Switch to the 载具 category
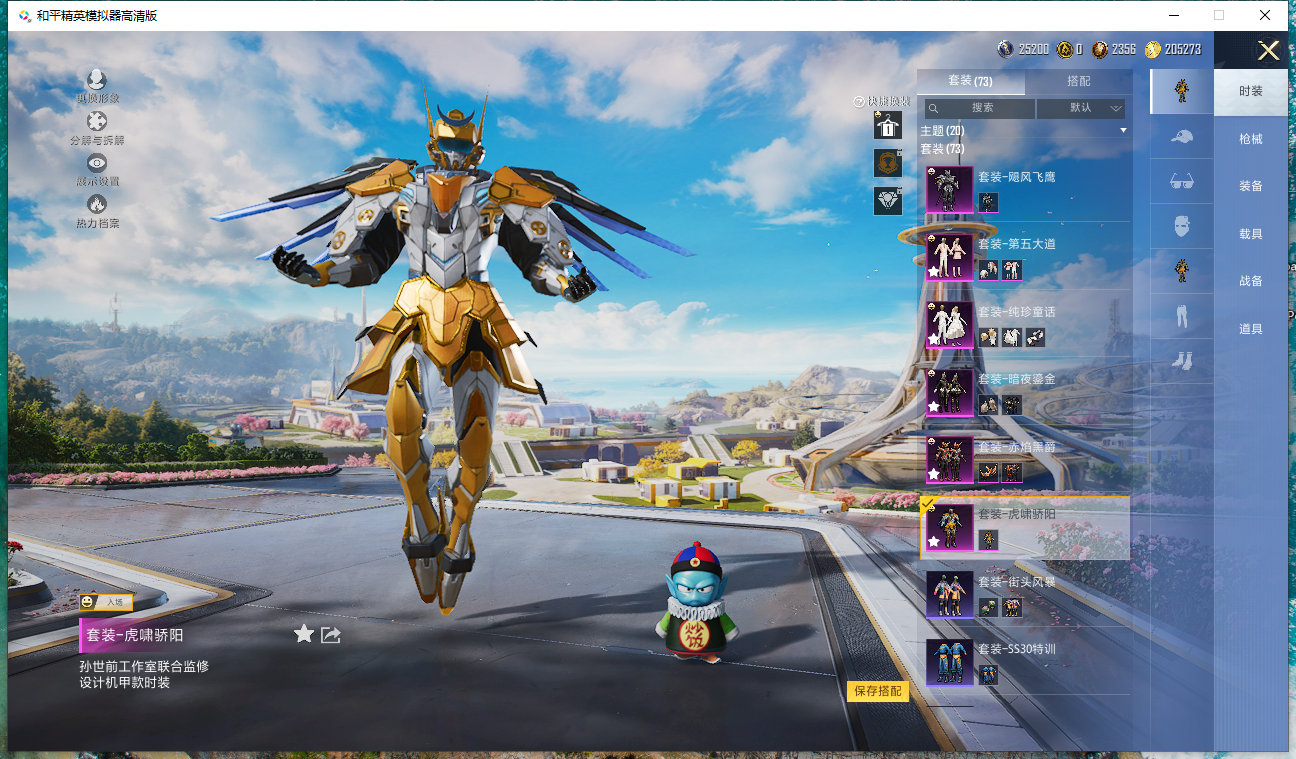 coord(1250,234)
